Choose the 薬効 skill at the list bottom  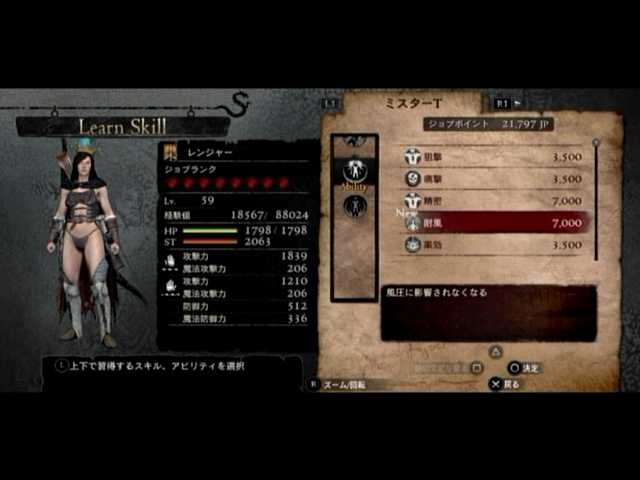494,244
